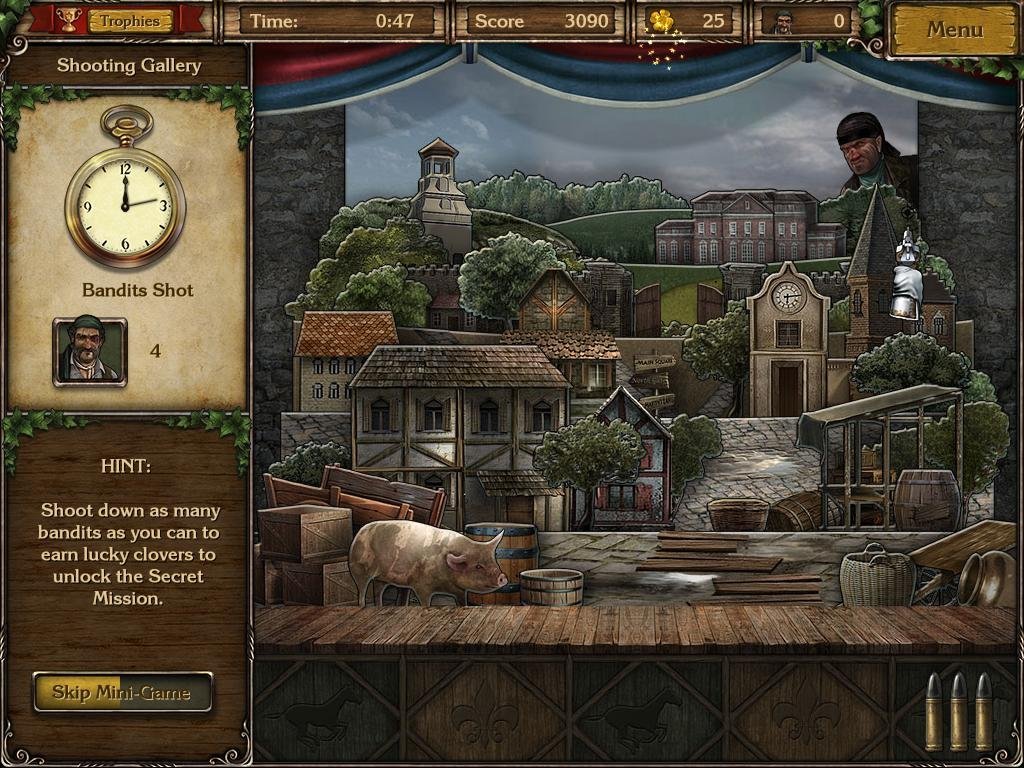Open the Trophies panel

click(x=129, y=20)
